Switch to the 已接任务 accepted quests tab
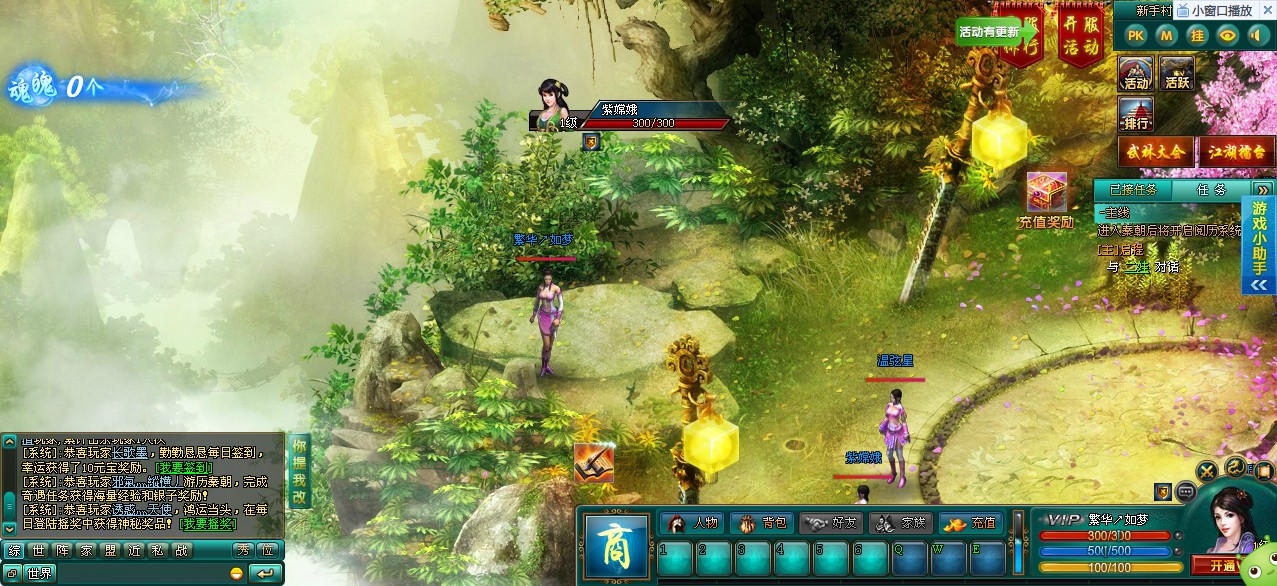Viewport: 1277px width, 586px height. (1133, 189)
